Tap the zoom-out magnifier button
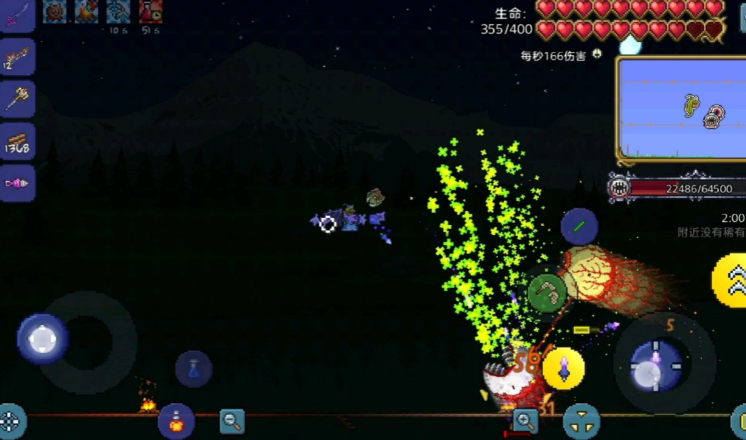 click(232, 420)
